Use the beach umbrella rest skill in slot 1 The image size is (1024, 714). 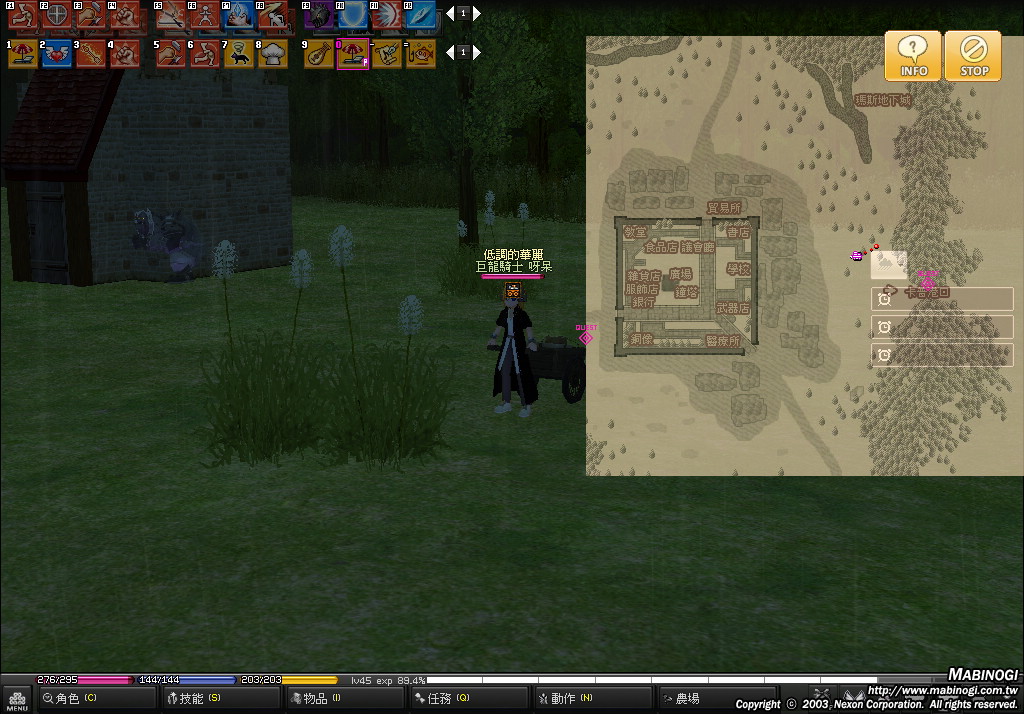point(23,54)
